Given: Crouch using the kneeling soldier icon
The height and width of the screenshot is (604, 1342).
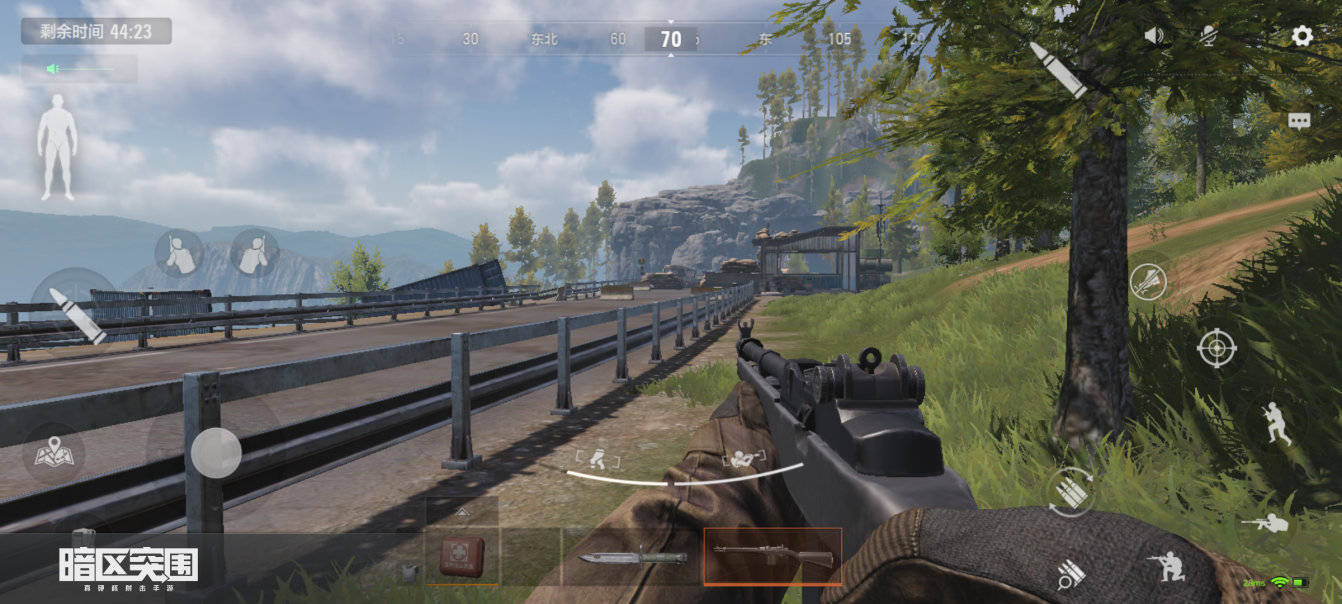Looking at the screenshot, I should tap(1166, 567).
